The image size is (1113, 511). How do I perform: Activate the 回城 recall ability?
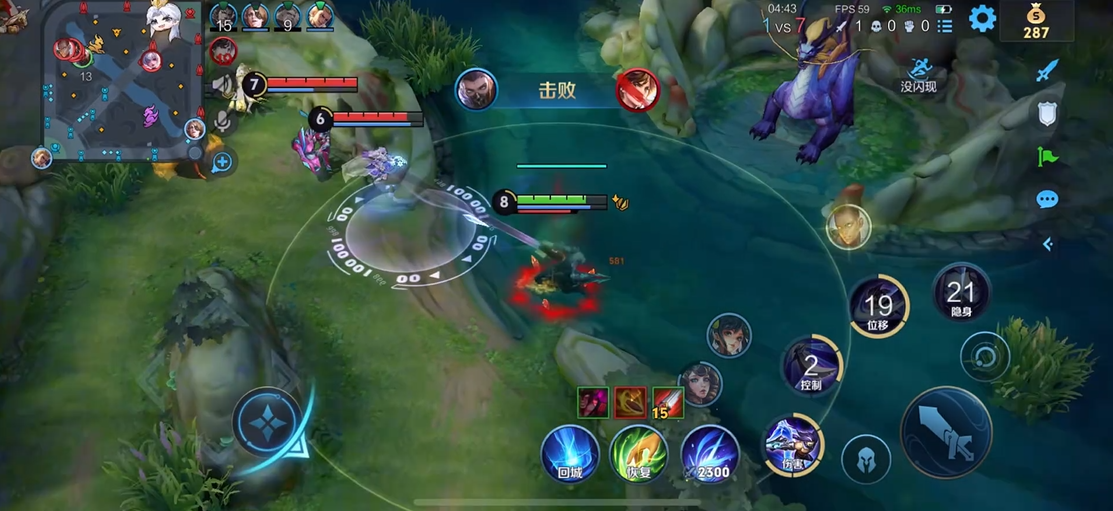[x=570, y=453]
